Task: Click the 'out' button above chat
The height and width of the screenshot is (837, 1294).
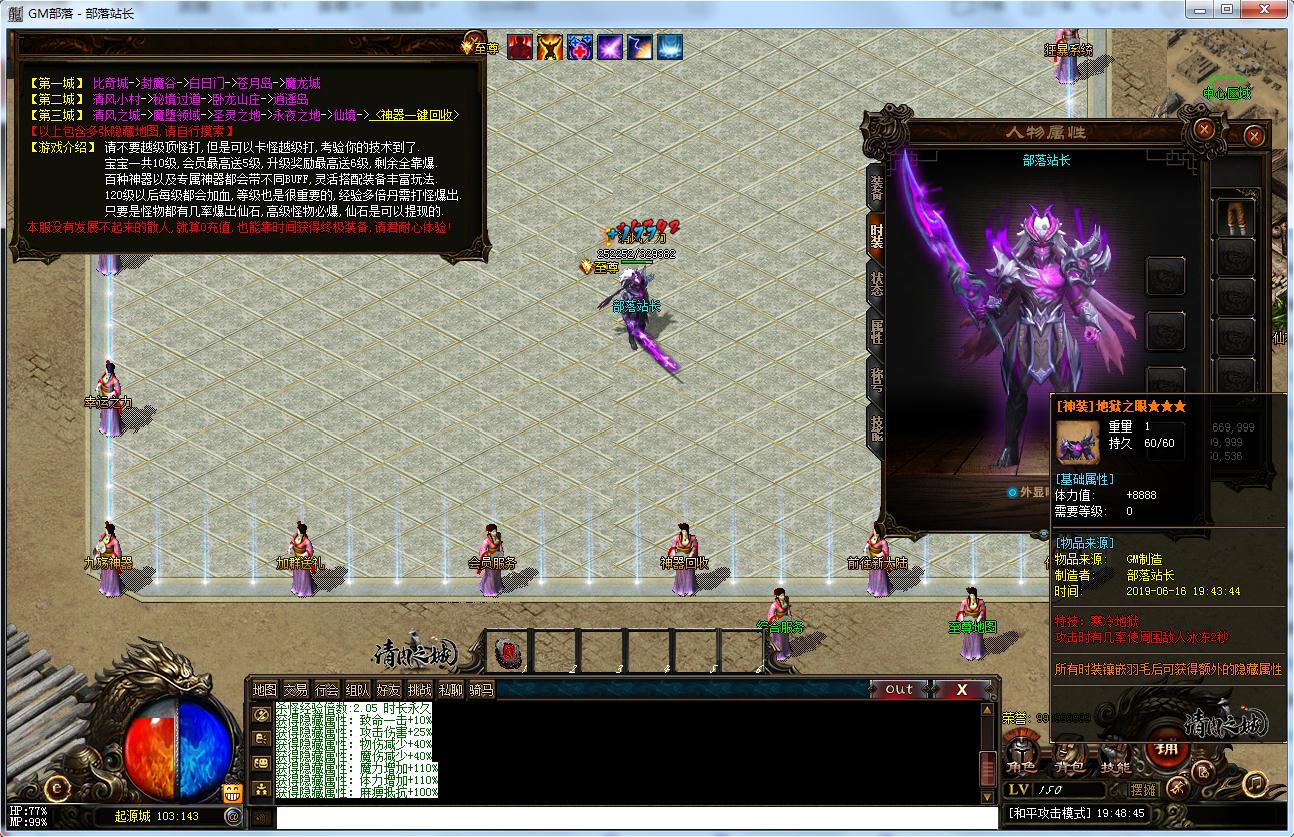Action: pos(899,689)
